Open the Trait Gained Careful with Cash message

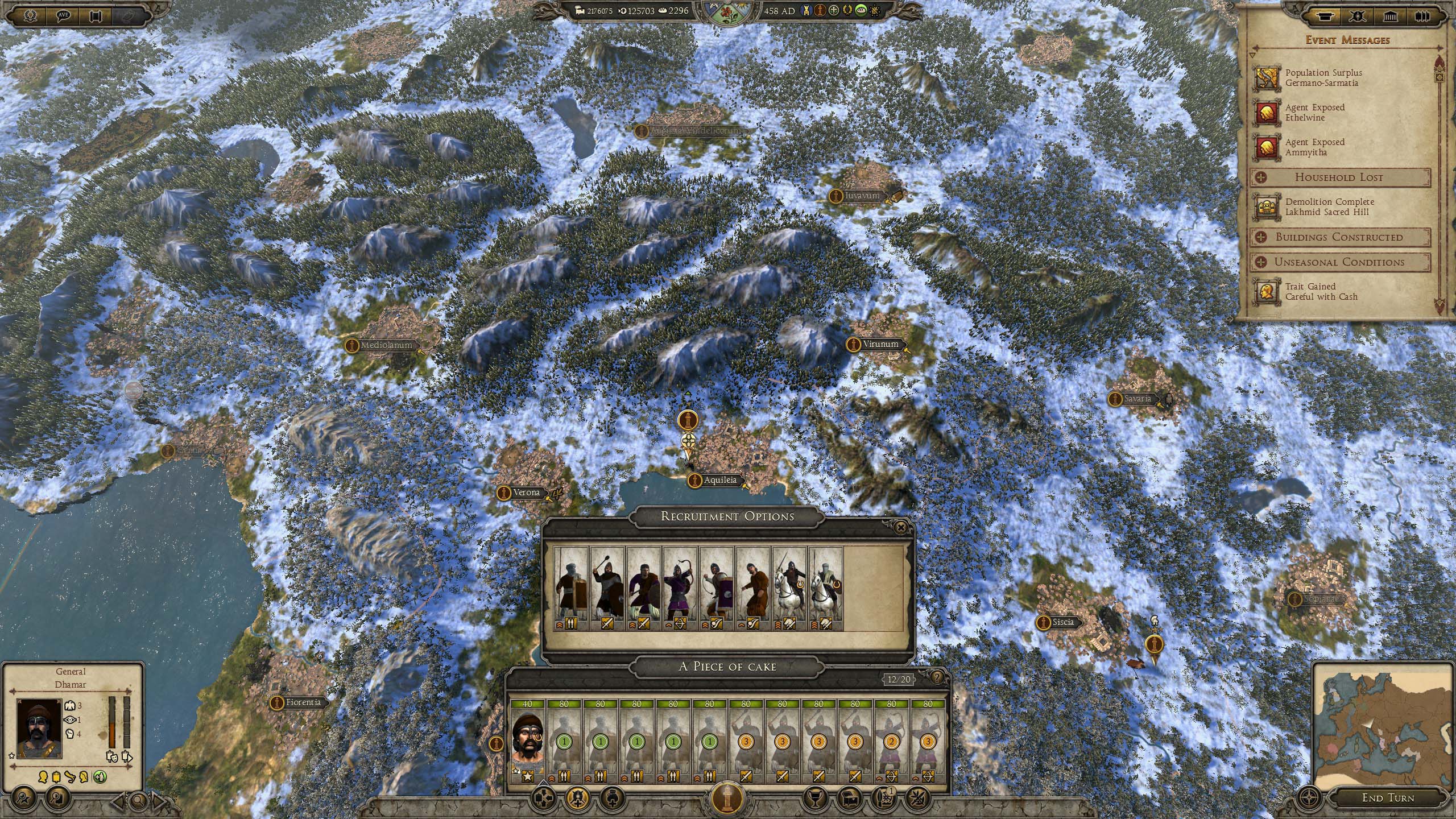pyautogui.click(x=1319, y=292)
